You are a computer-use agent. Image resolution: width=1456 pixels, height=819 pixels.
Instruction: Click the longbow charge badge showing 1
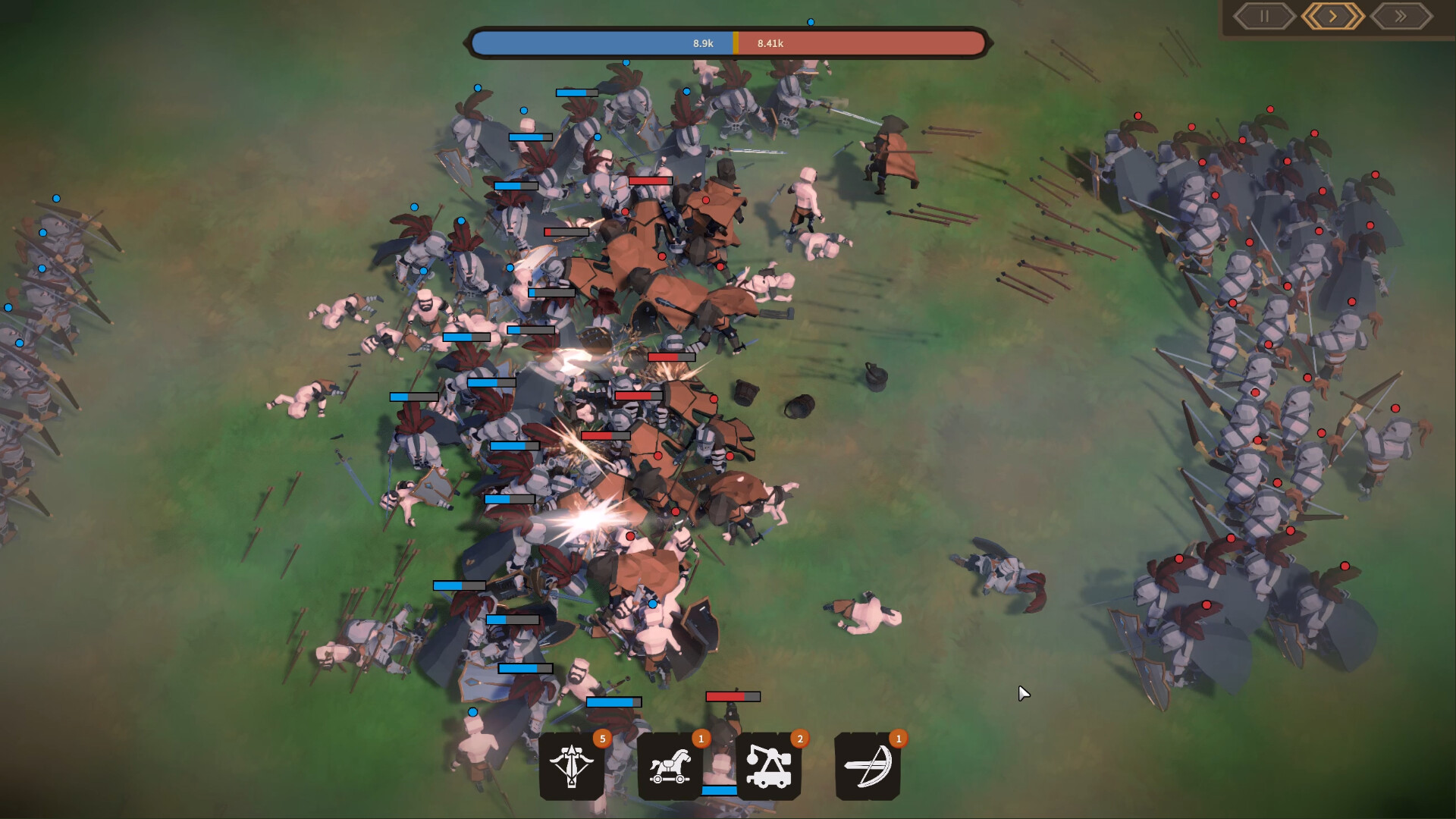tap(898, 738)
